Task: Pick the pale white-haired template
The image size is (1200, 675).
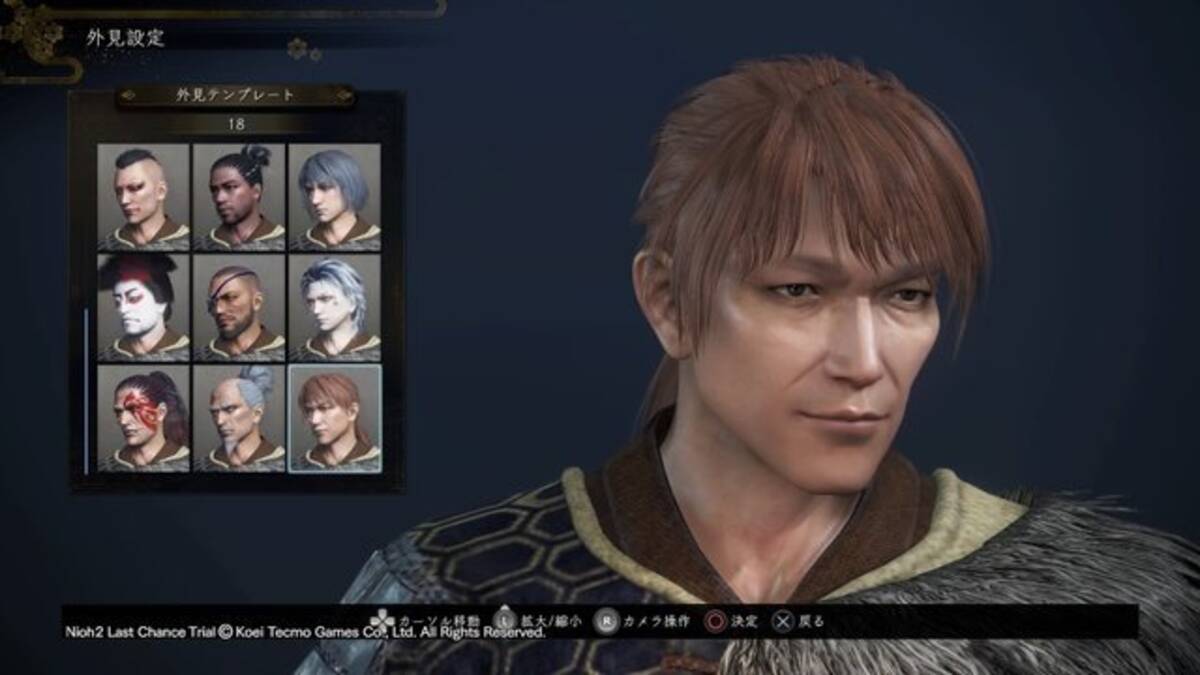Action: point(334,307)
